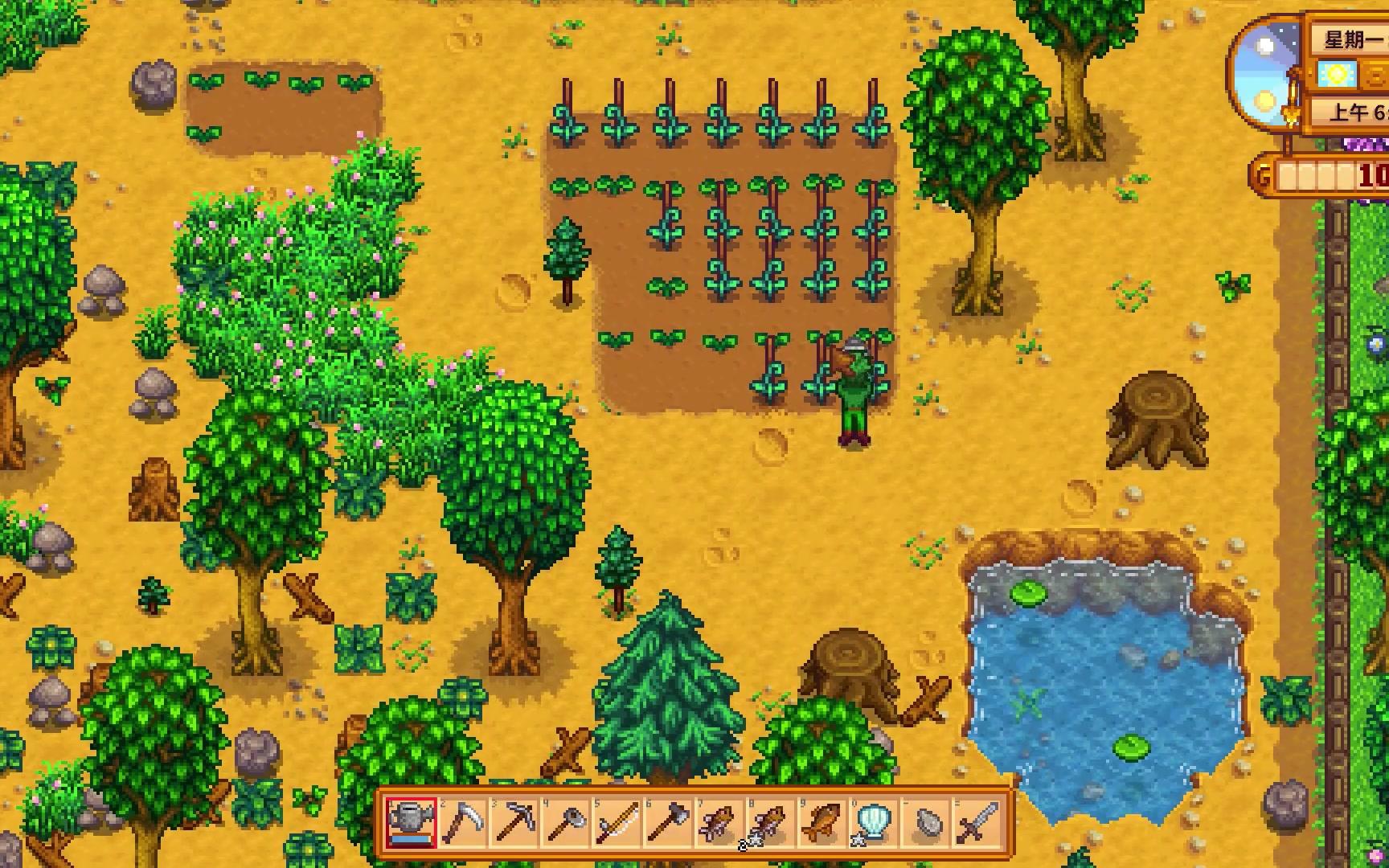Choose the pale blue clam shell

[874, 823]
